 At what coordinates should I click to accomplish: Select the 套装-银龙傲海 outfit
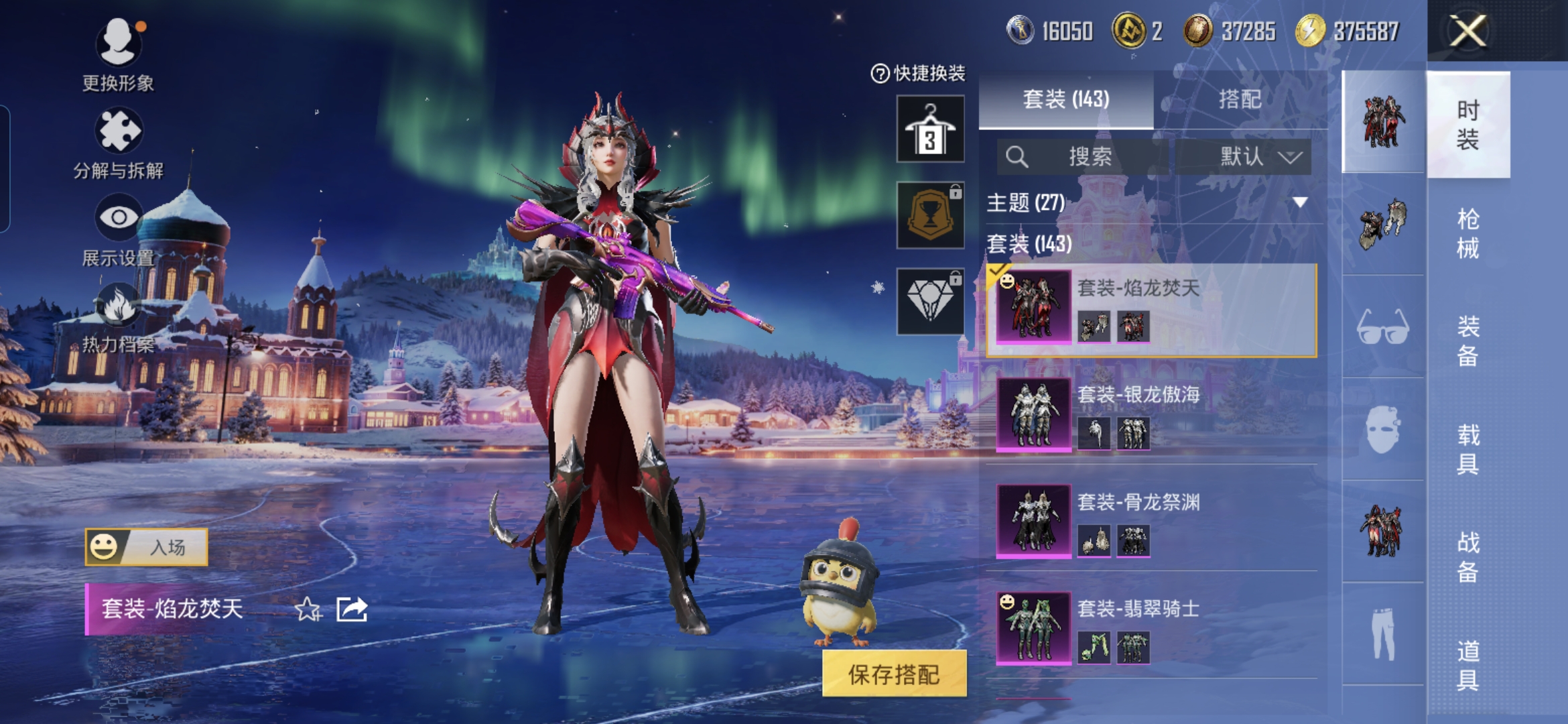click(1153, 413)
